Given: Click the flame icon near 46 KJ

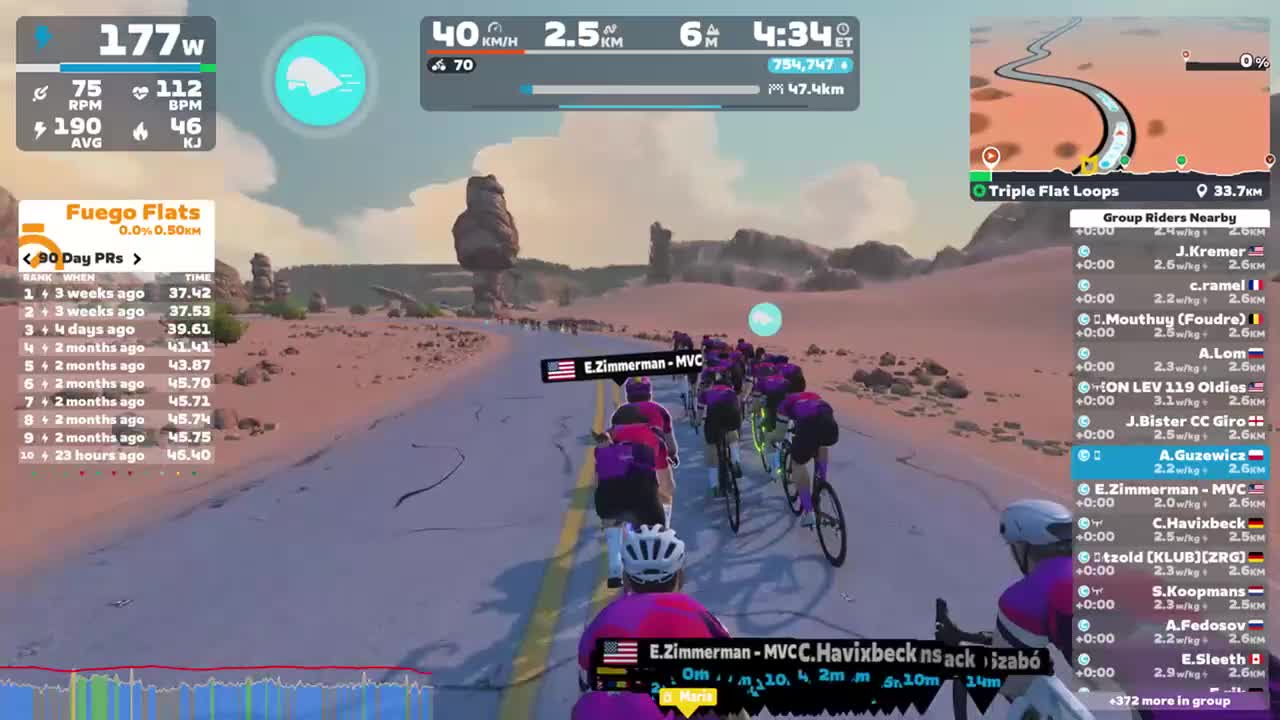Looking at the screenshot, I should point(140,131).
